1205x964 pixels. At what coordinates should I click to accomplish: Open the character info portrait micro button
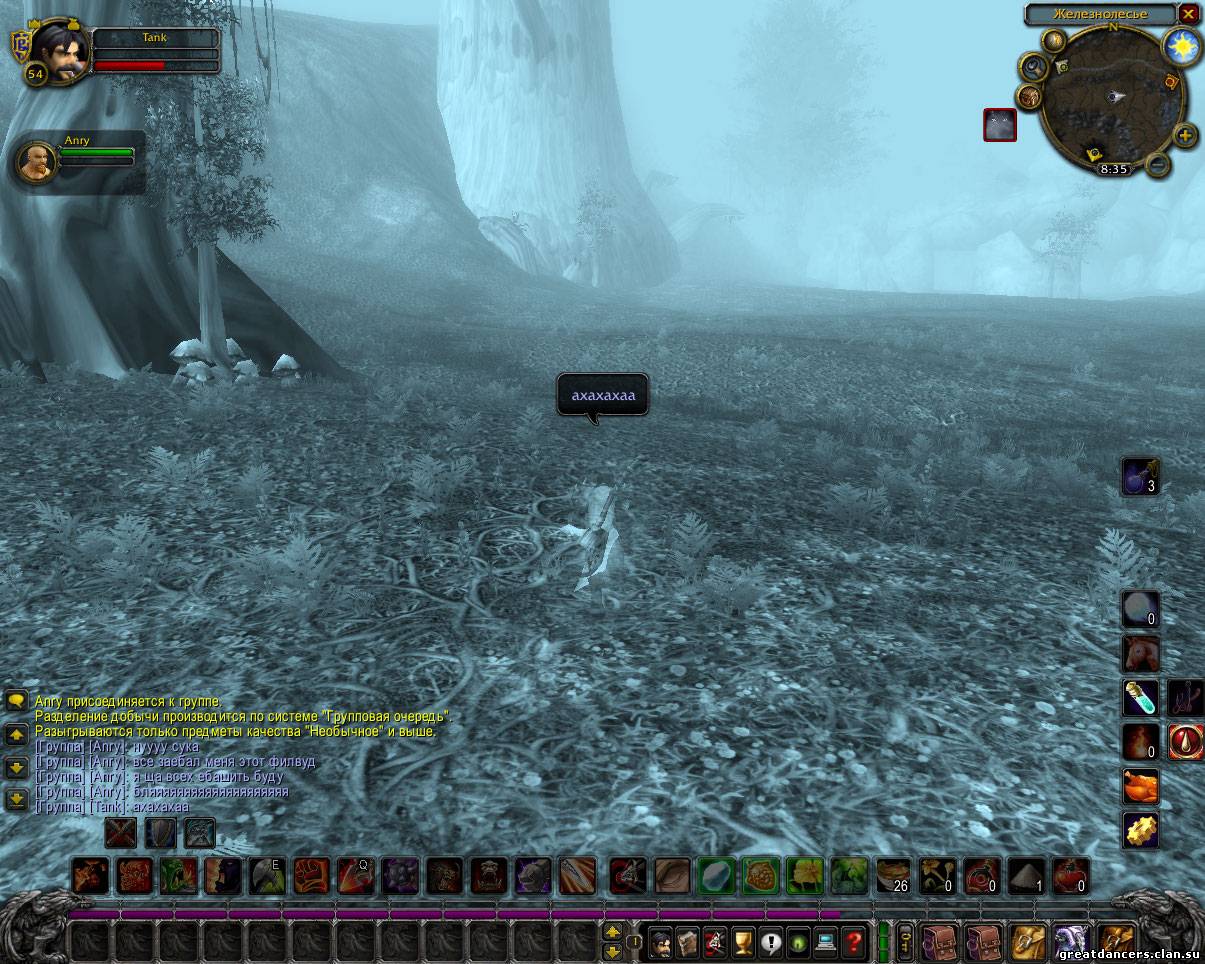[660, 942]
